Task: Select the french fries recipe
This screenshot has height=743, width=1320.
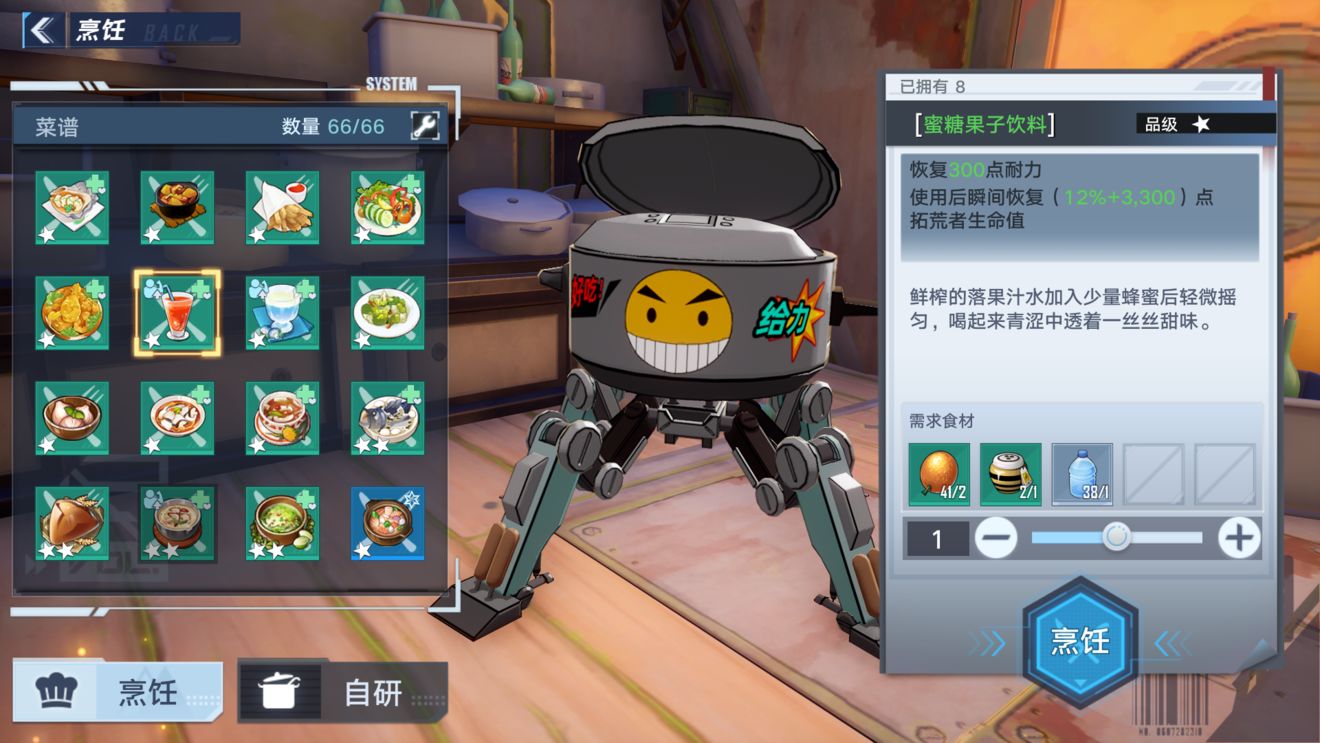Action: 283,207
